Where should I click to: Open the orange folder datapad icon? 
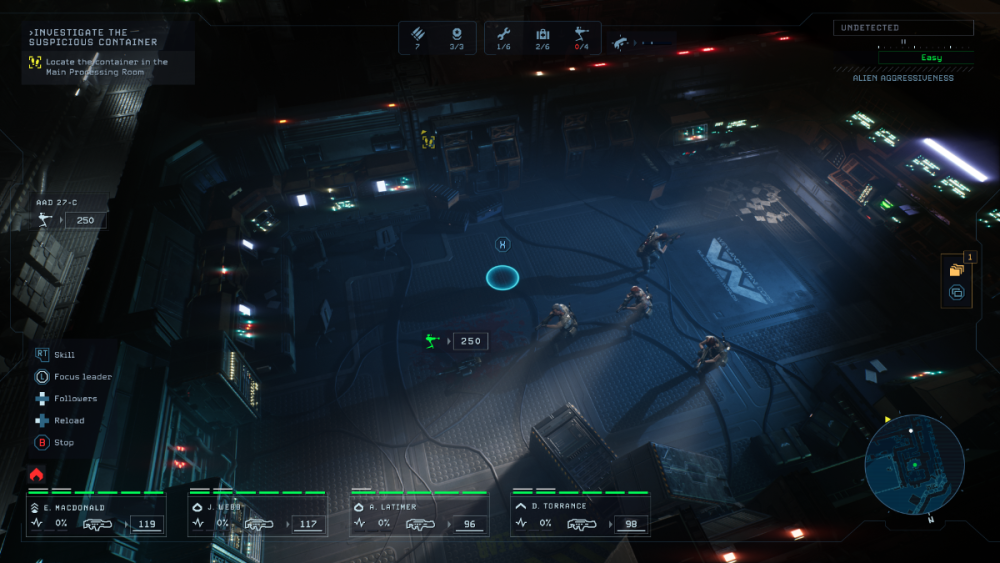point(957,269)
